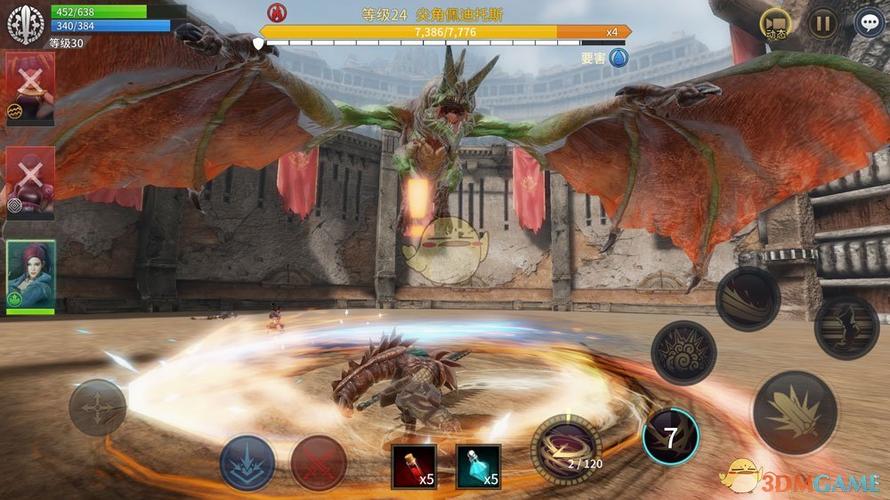Image resolution: width=890 pixels, height=500 pixels.
Task: Switch to the active teal-robed hero portrait
Action: 31,275
